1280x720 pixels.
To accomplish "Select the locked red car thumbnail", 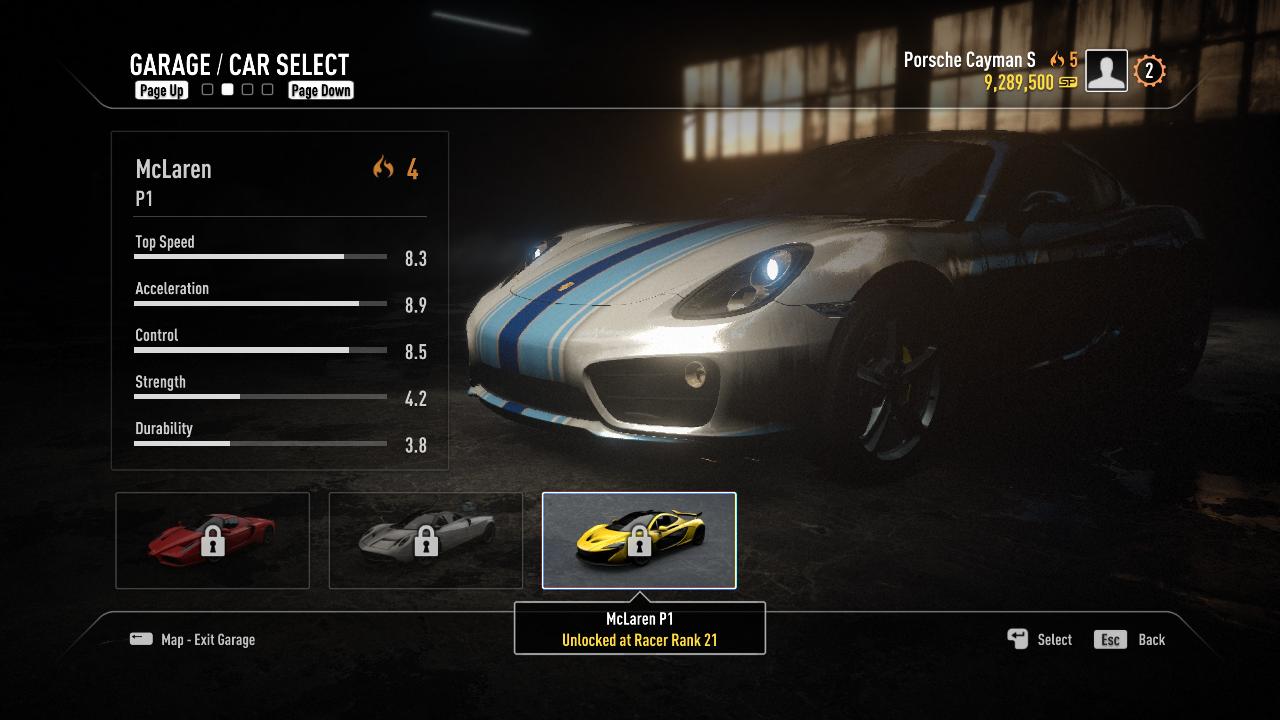I will (x=212, y=540).
